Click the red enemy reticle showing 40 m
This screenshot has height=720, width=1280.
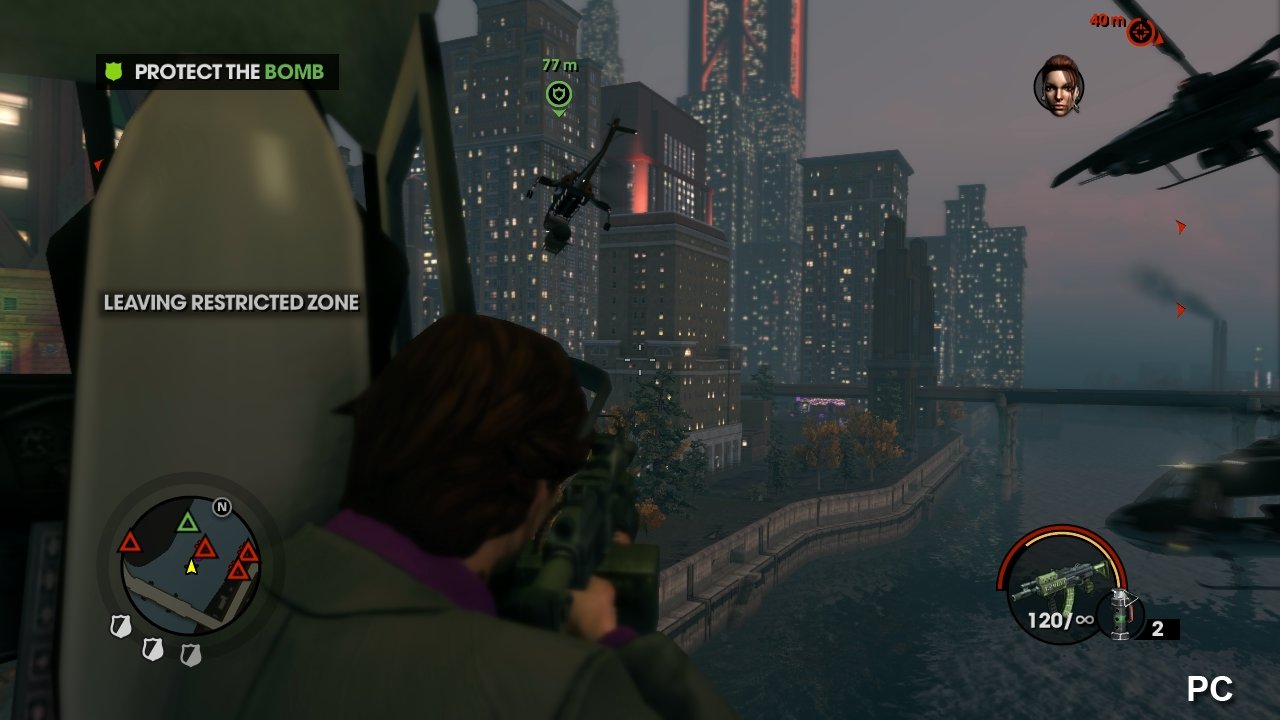click(1141, 29)
